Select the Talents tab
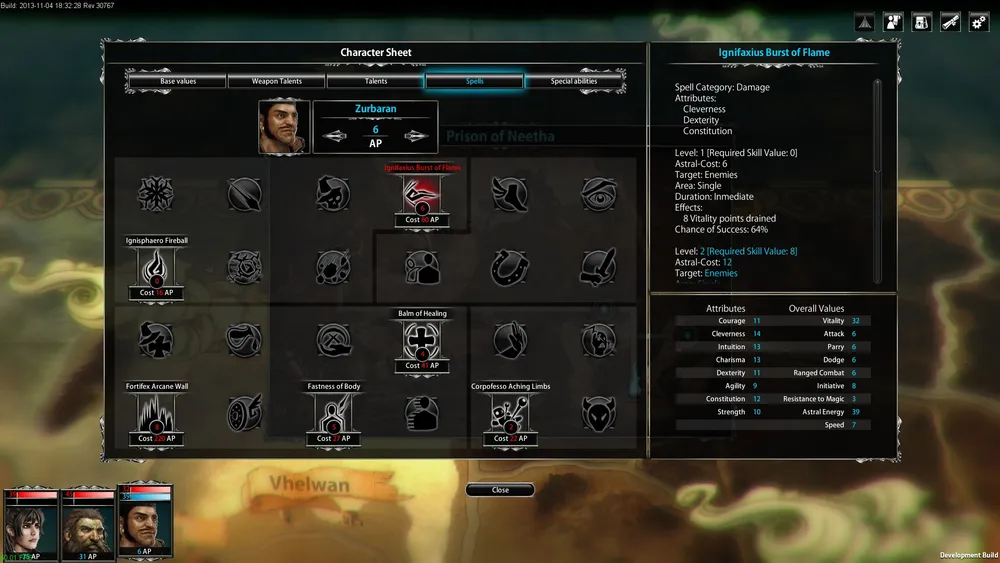The height and width of the screenshot is (563, 1000). click(x=376, y=81)
